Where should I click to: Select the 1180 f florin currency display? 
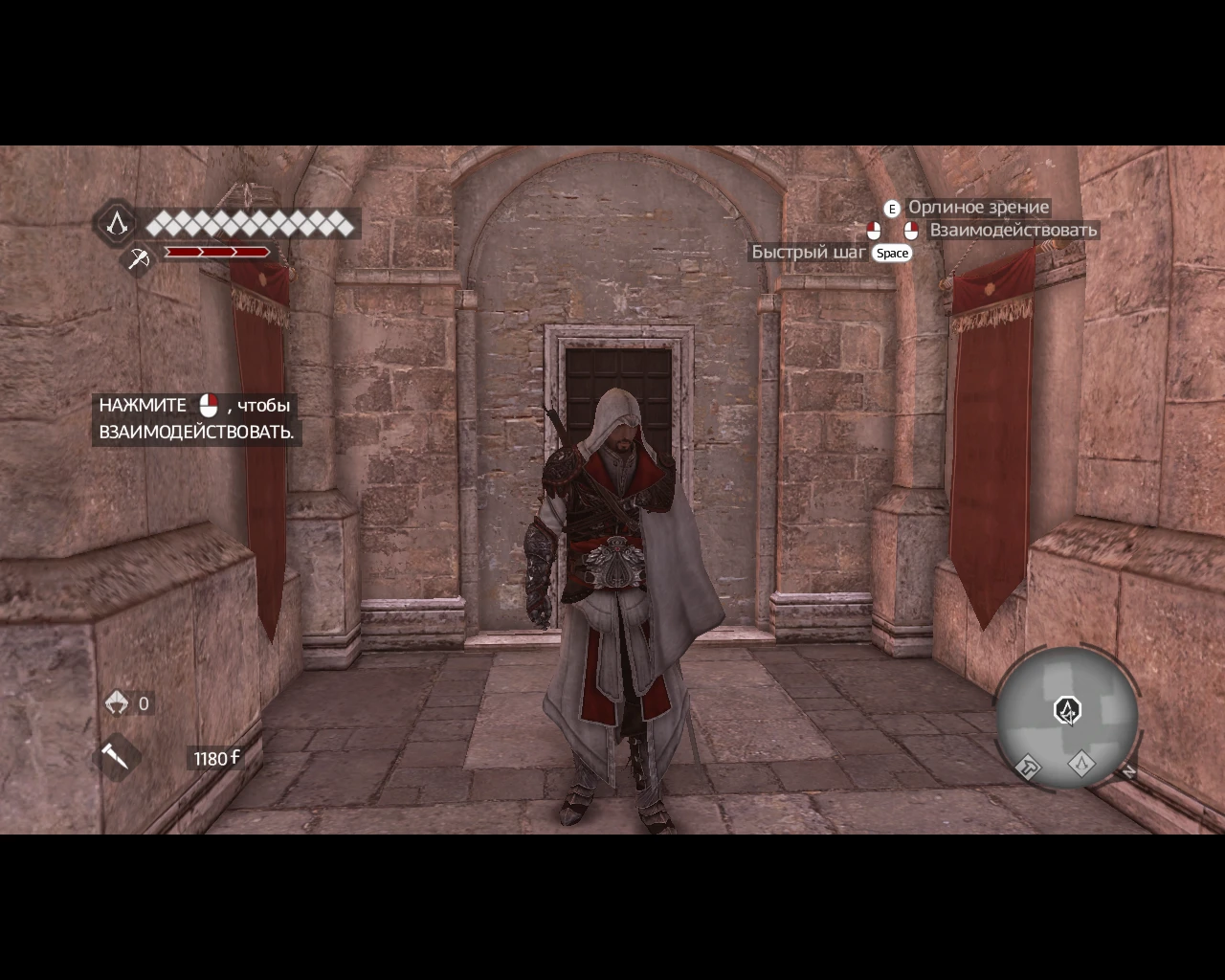(212, 756)
